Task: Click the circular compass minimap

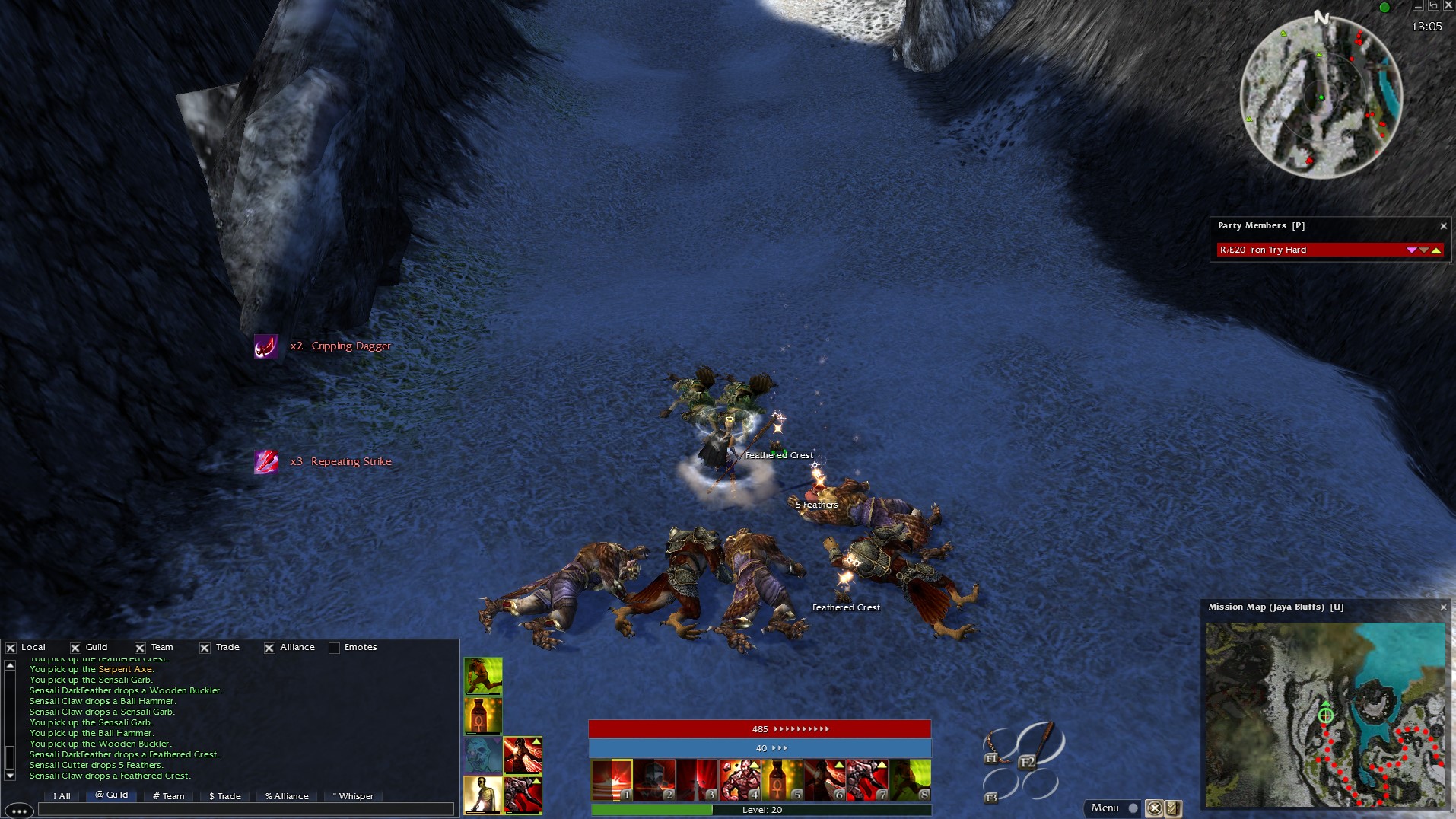Action: tap(1321, 97)
